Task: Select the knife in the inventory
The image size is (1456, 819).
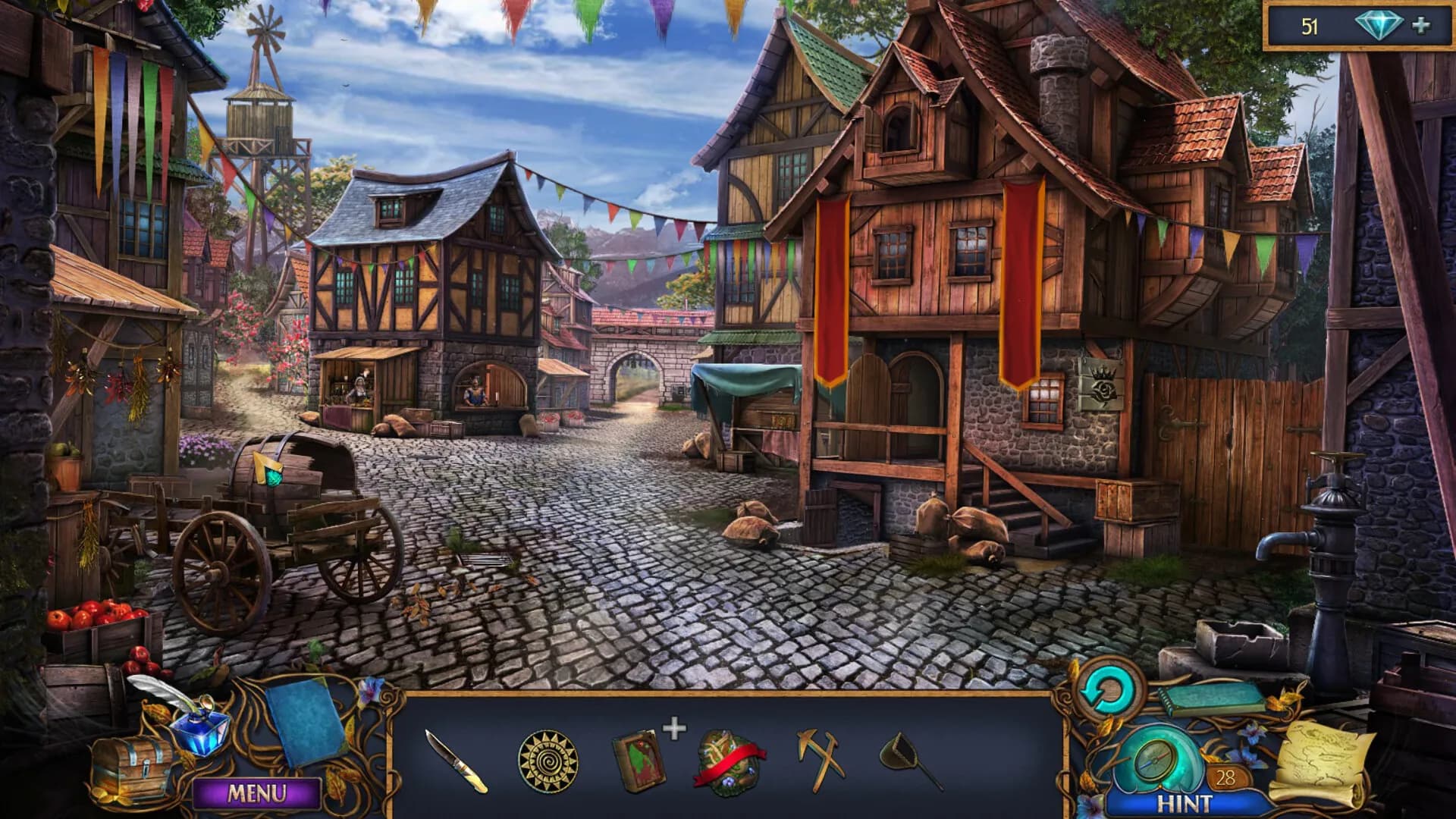Action: [x=457, y=761]
